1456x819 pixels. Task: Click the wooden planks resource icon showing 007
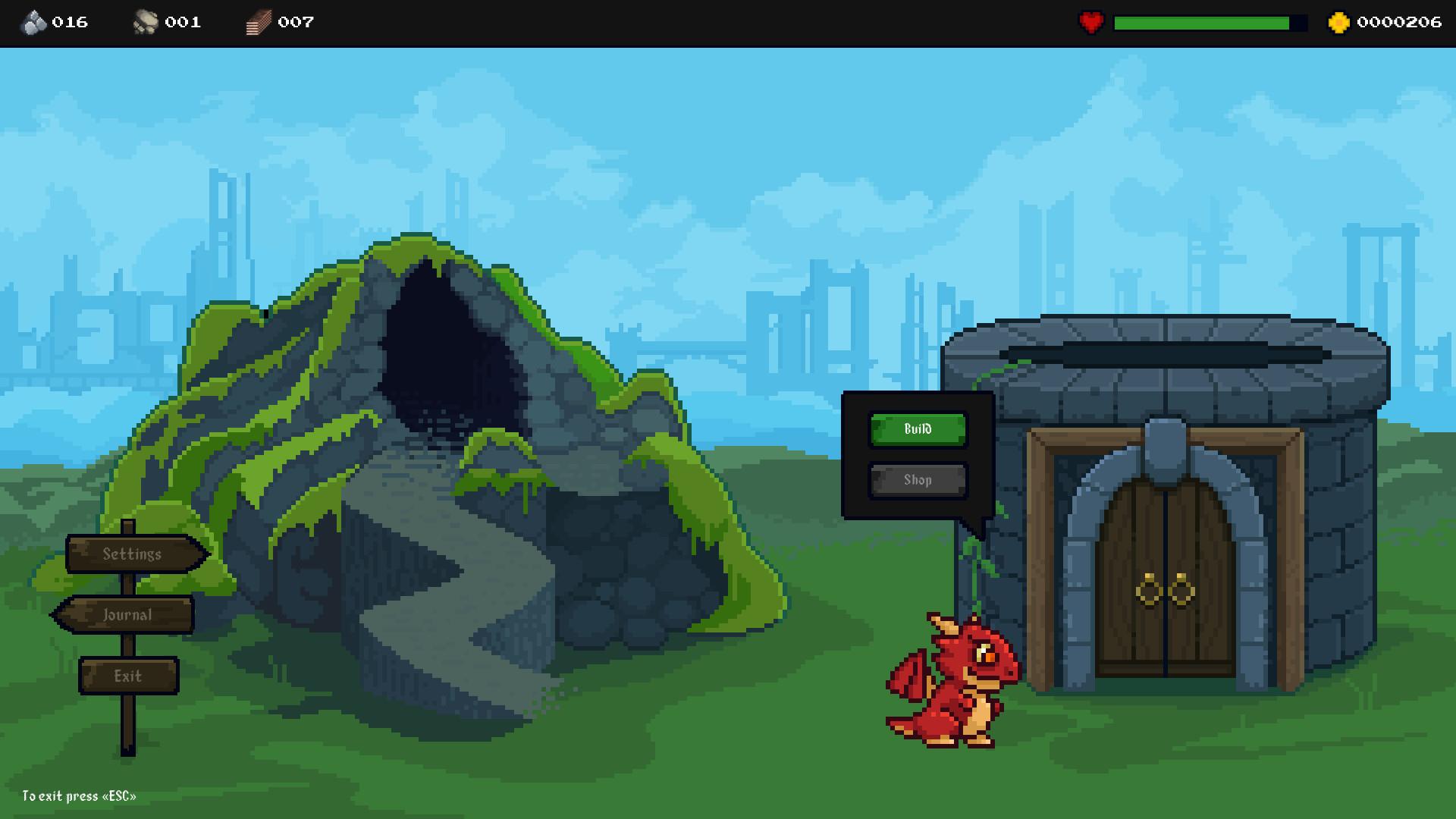coord(257,22)
